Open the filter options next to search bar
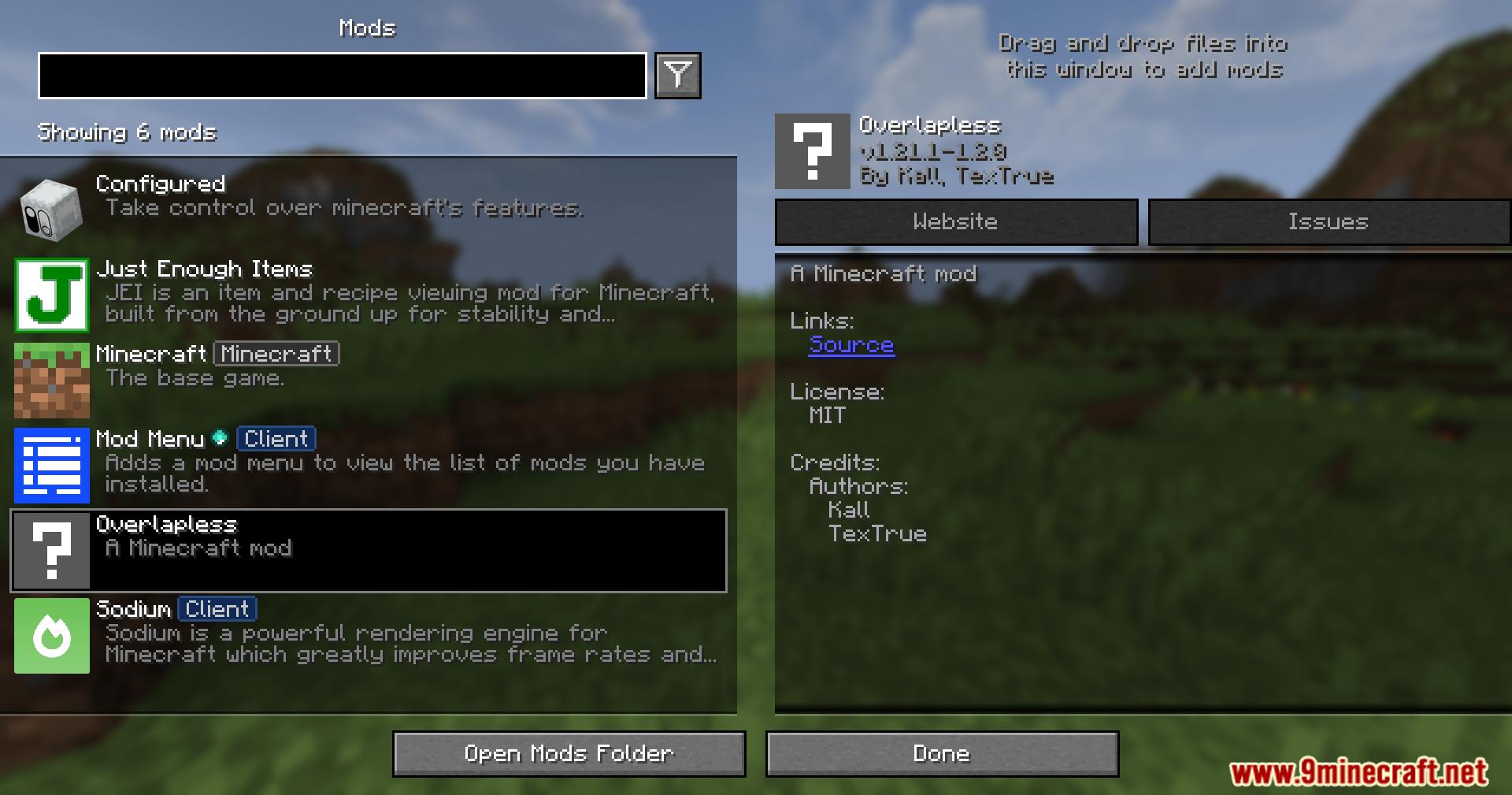The image size is (1512, 795). 679,75
